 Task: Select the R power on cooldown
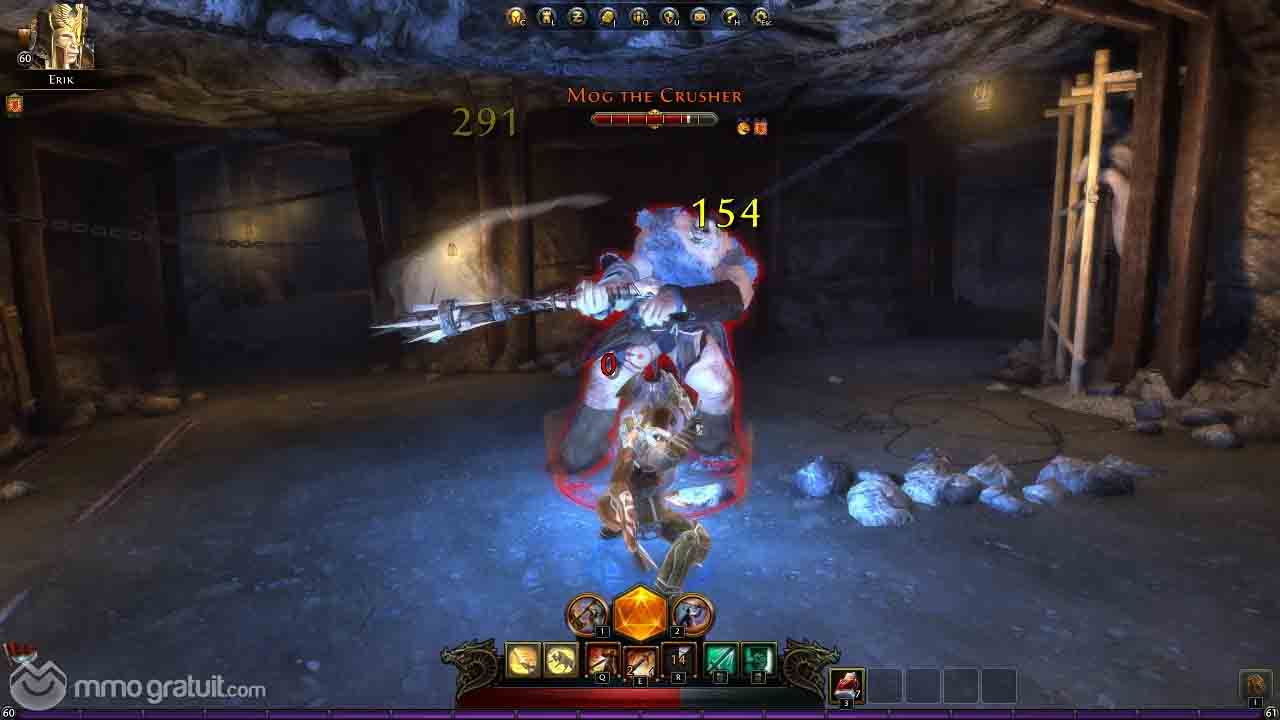(x=679, y=660)
